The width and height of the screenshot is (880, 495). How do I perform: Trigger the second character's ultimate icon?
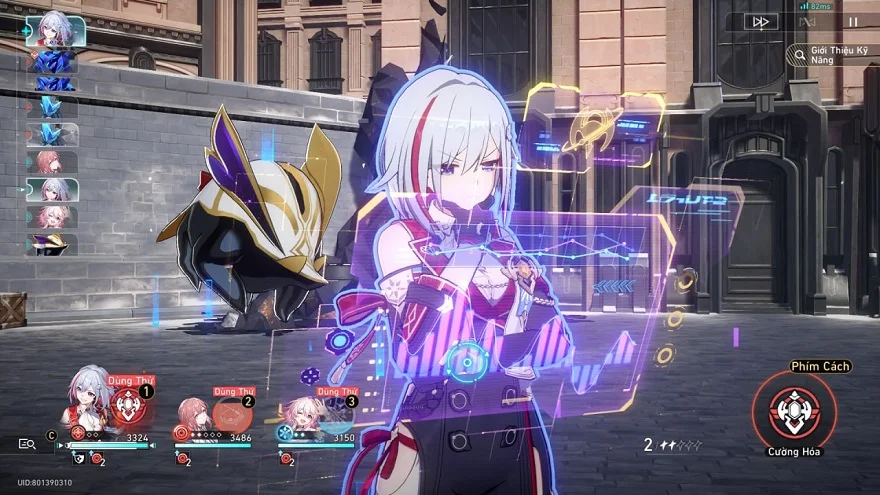point(231,413)
